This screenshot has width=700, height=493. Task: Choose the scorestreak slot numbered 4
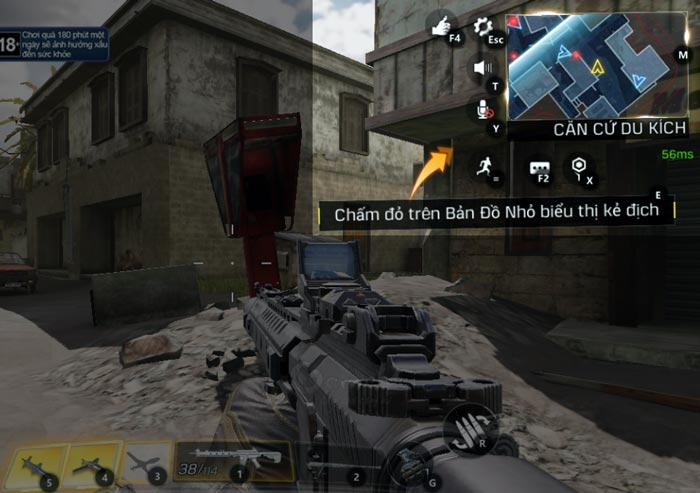tap(92, 464)
